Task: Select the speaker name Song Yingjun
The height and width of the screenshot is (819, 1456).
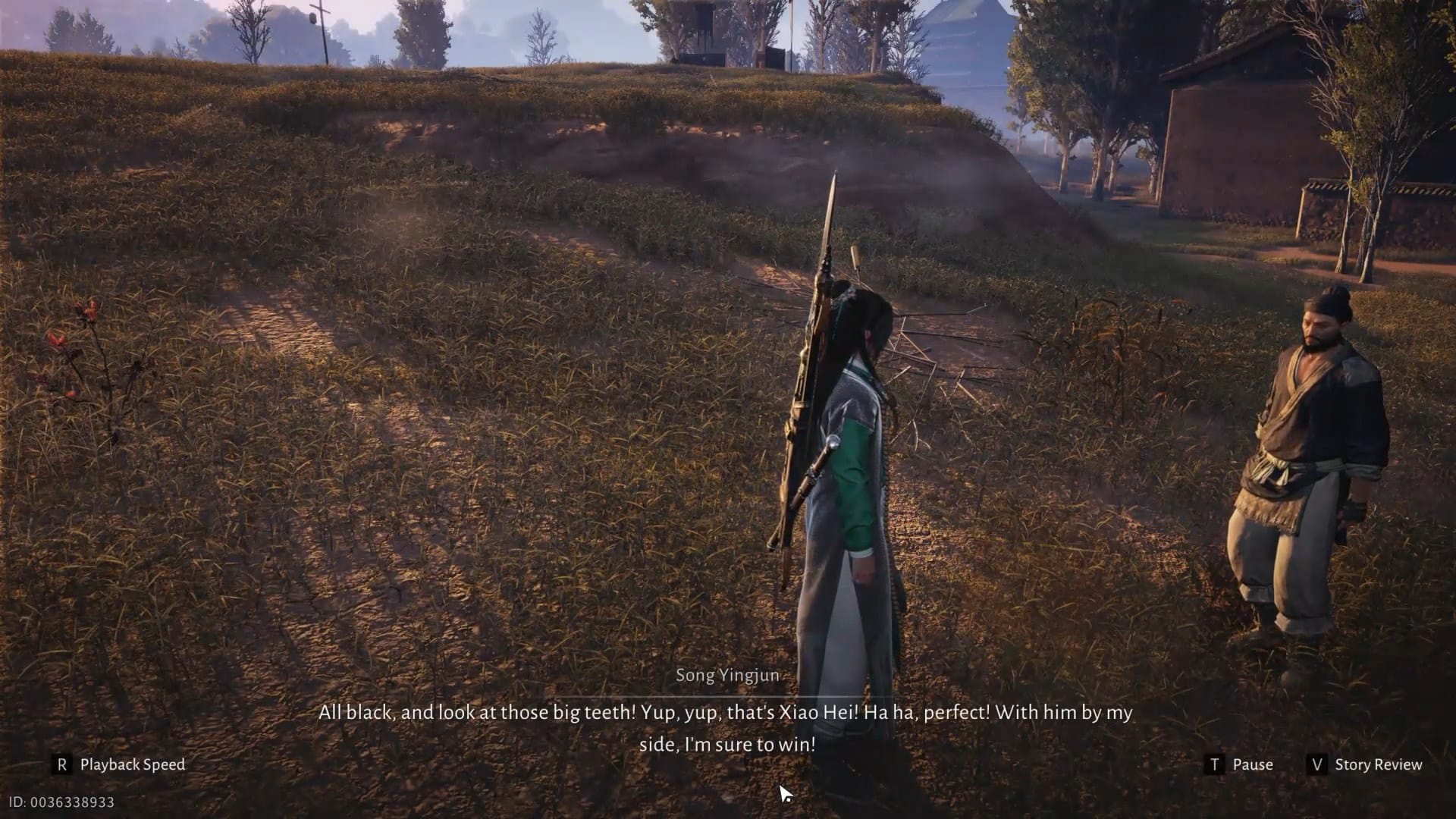Action: coord(728,676)
